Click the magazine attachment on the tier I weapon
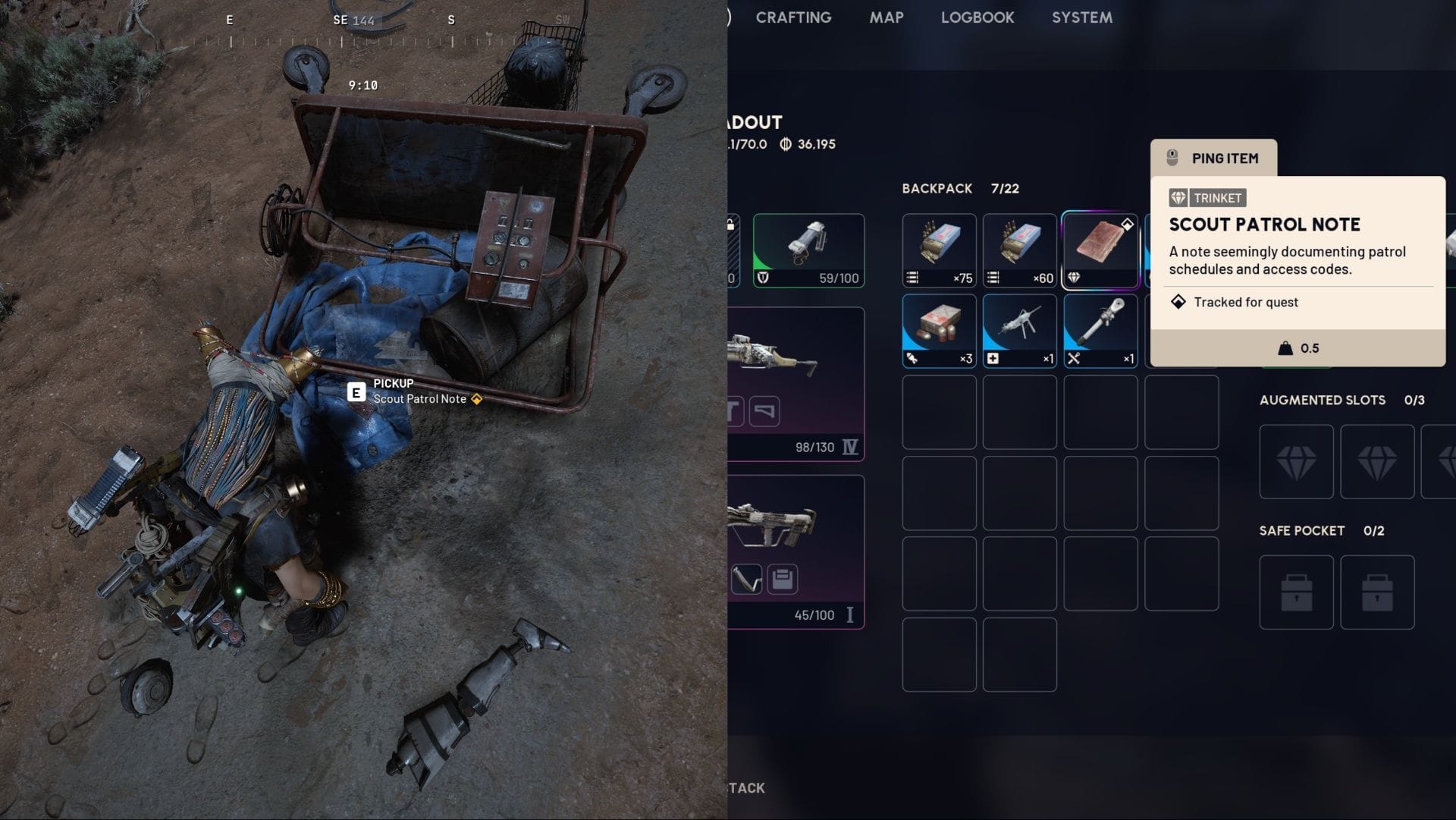The width and height of the screenshot is (1456, 820). (782, 580)
